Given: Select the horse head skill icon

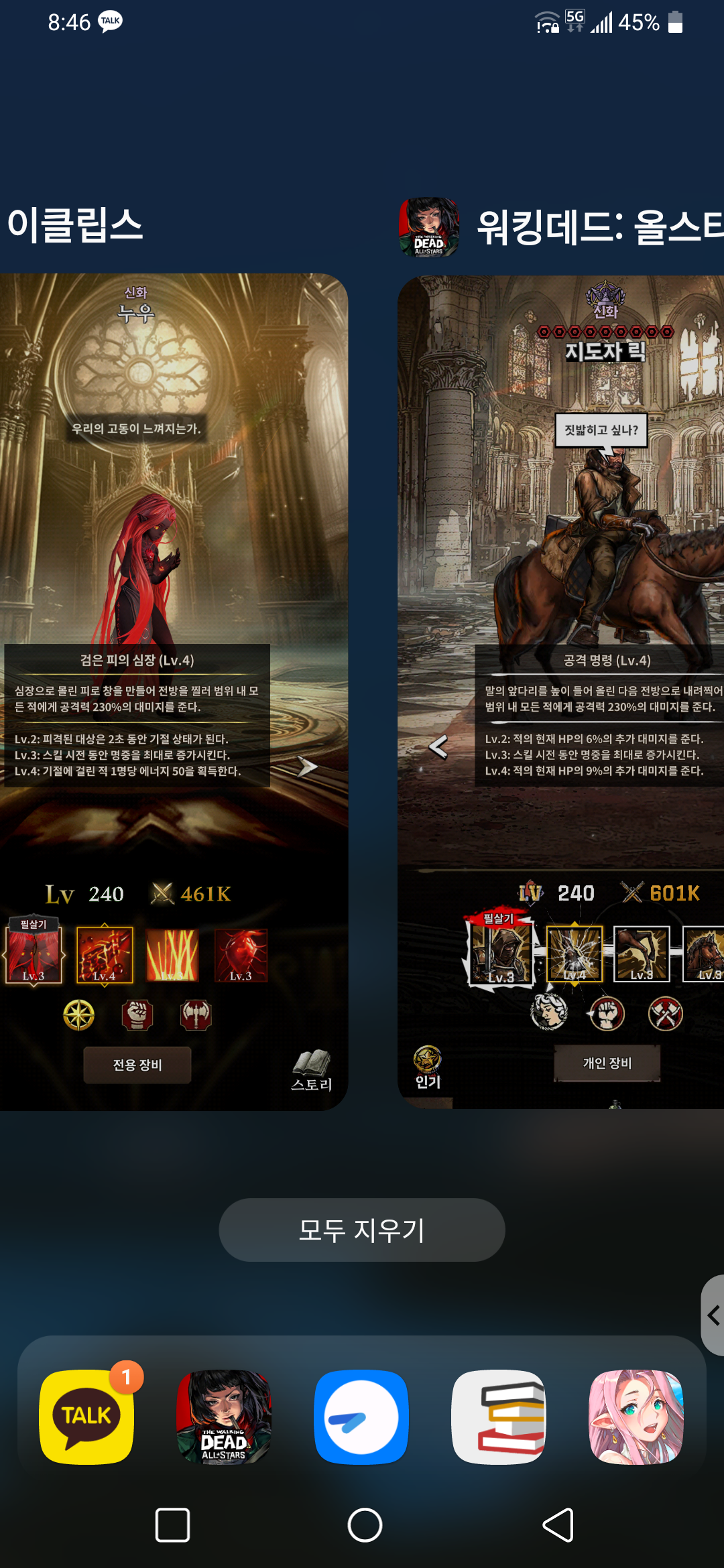Looking at the screenshot, I should point(704,954).
